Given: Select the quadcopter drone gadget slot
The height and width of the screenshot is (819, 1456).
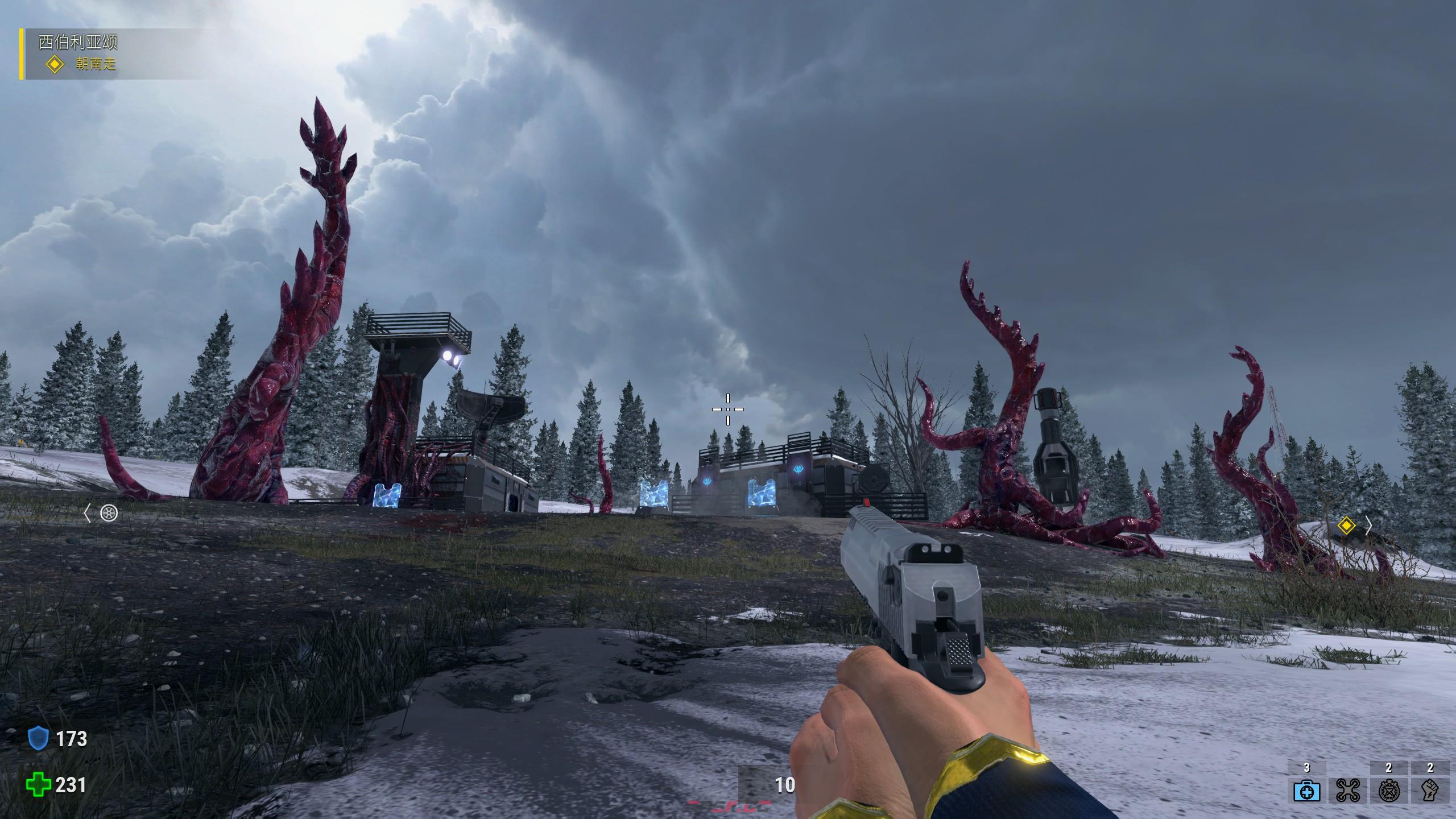Looking at the screenshot, I should tap(1347, 791).
